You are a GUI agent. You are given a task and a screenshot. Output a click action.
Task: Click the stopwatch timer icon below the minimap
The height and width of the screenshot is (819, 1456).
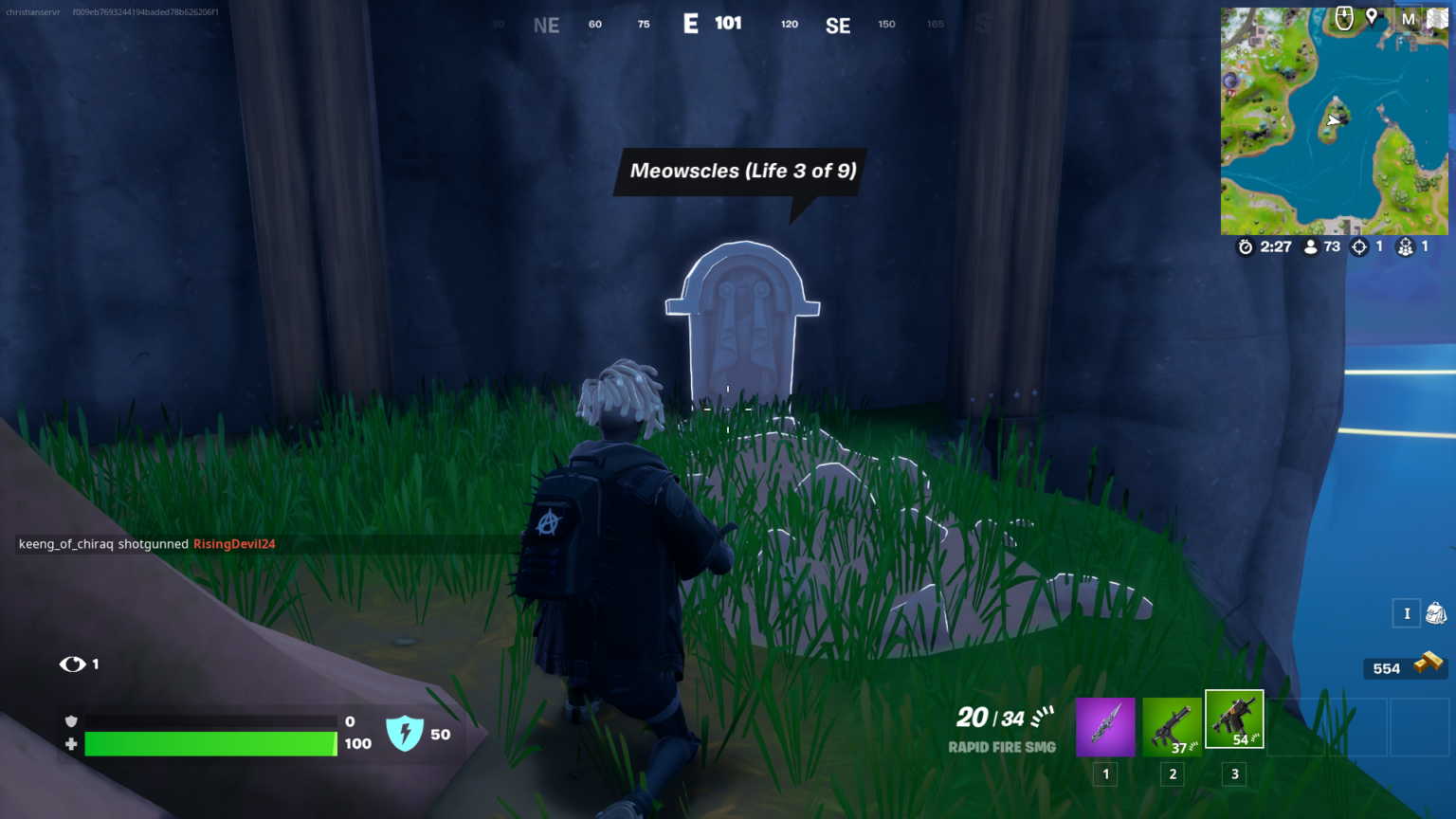pyautogui.click(x=1246, y=246)
